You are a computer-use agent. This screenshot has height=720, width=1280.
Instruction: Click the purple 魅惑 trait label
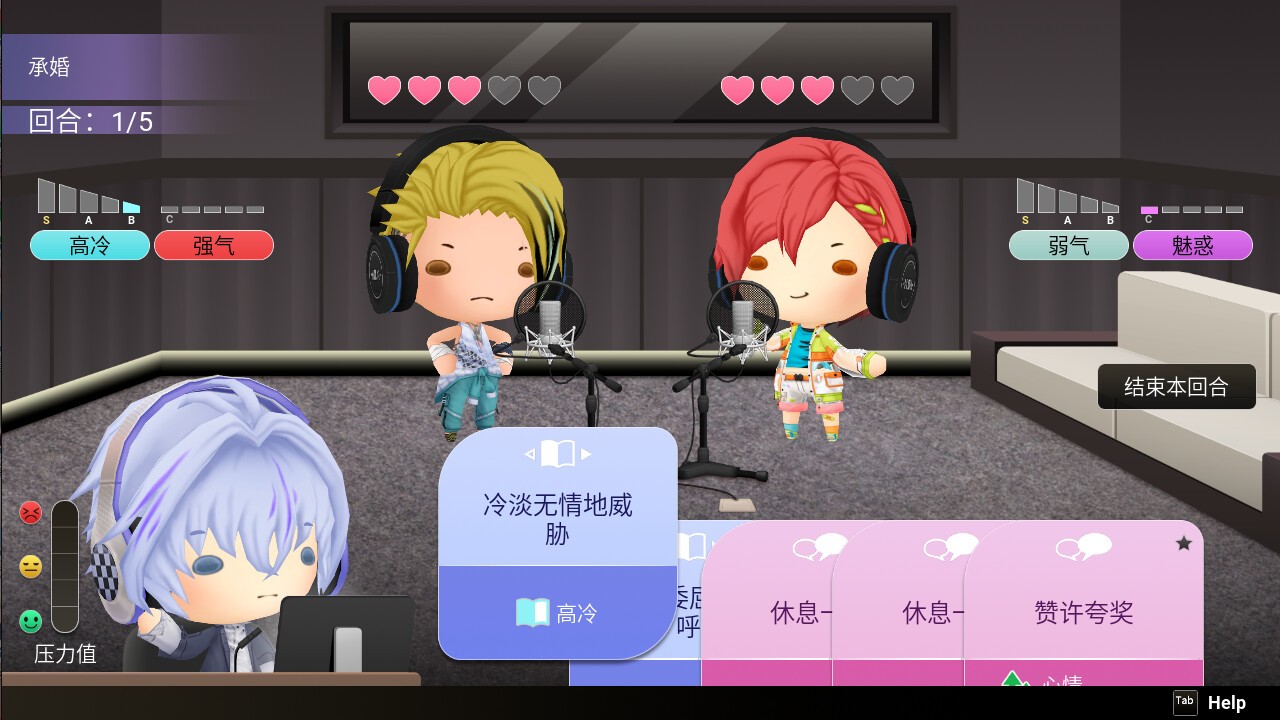(x=1193, y=245)
